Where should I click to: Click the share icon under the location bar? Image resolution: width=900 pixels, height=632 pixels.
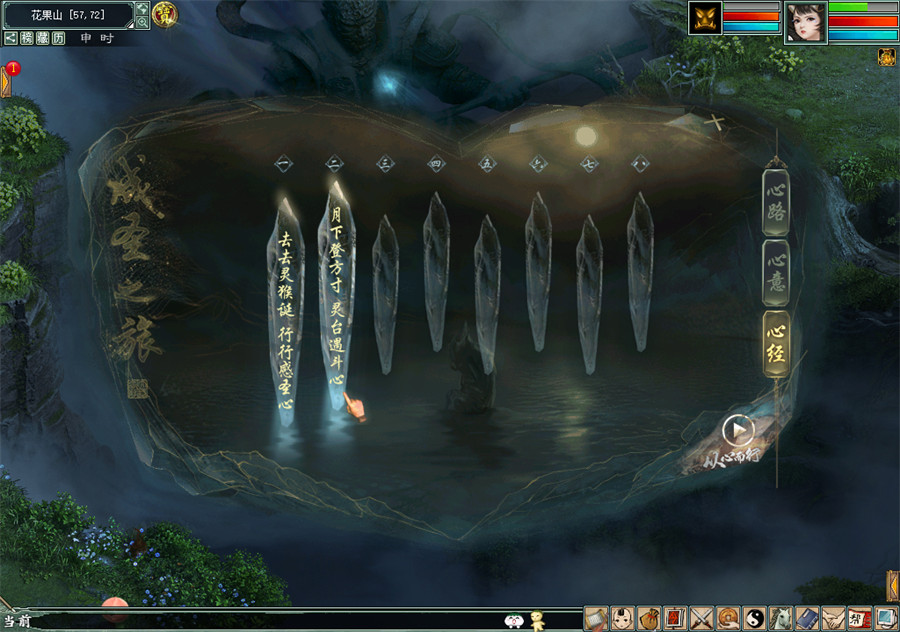10,38
